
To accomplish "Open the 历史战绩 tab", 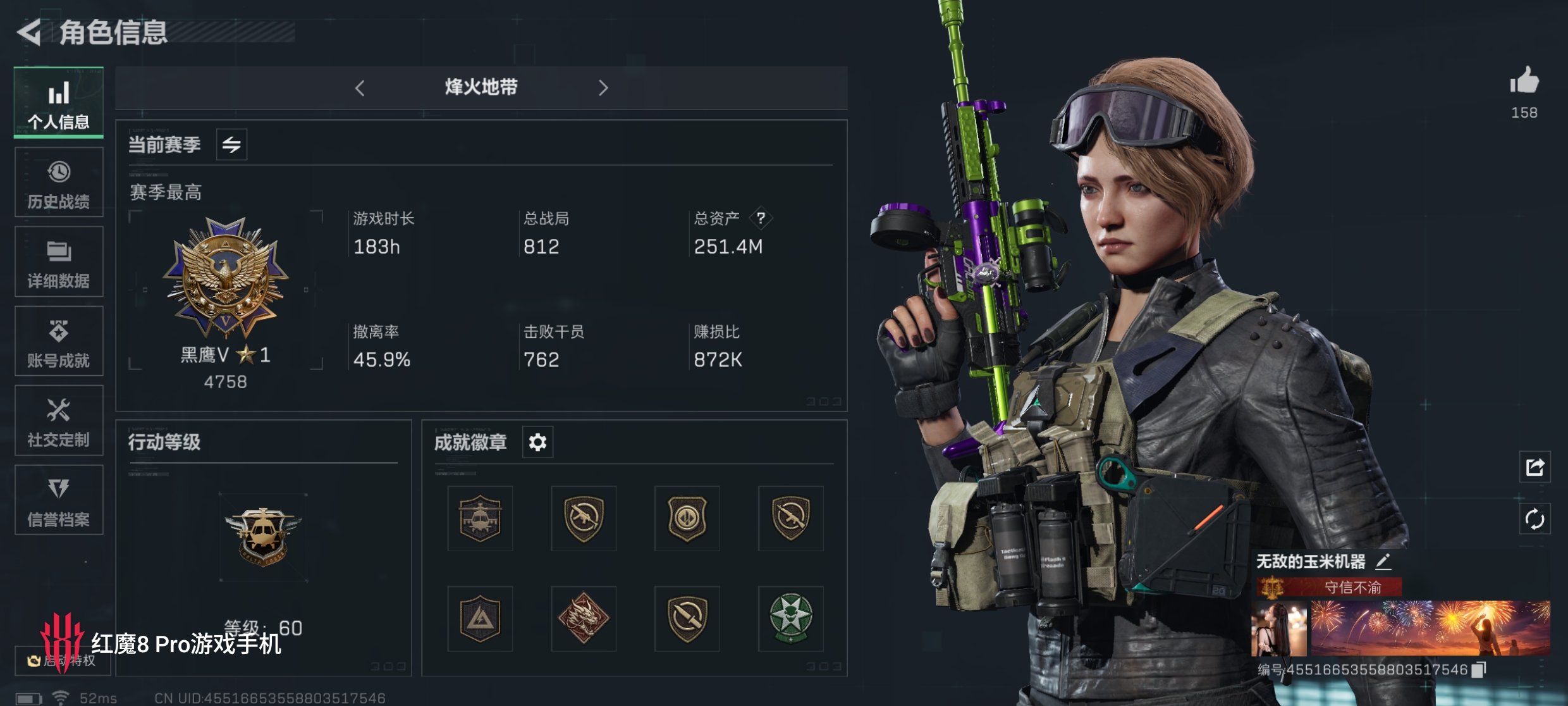I will 59,183.
